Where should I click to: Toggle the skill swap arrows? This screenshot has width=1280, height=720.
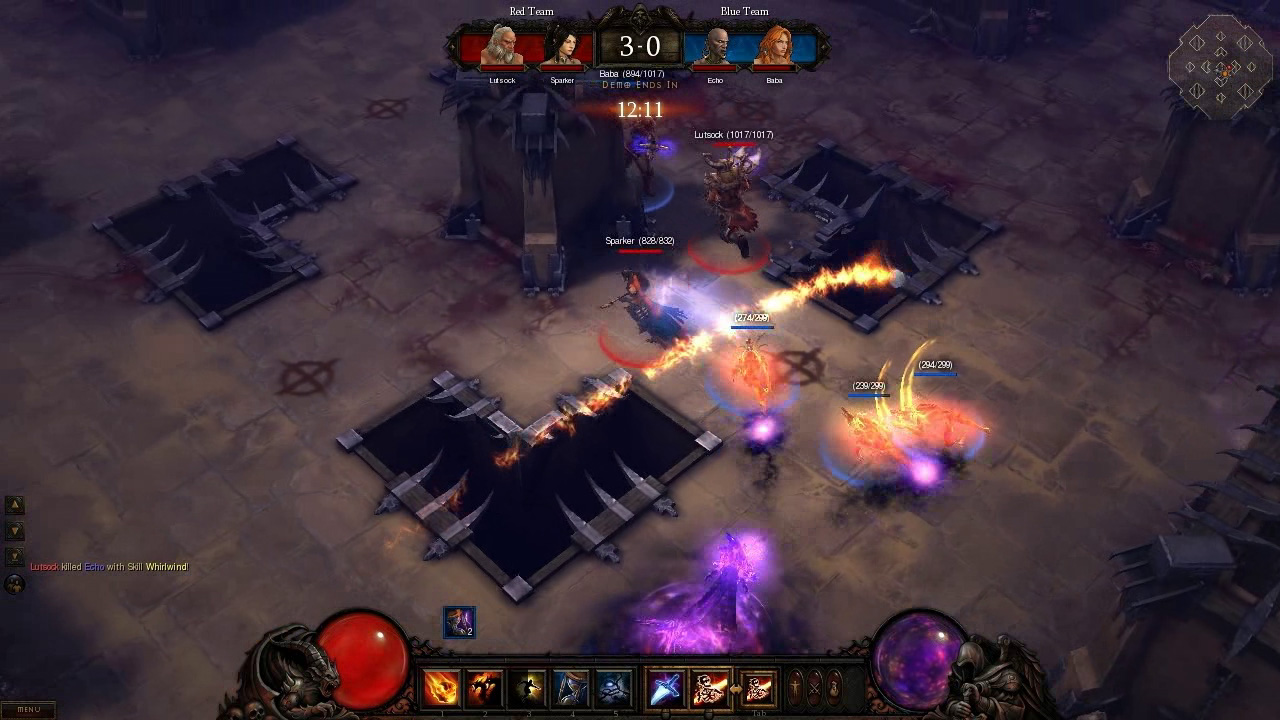[735, 689]
